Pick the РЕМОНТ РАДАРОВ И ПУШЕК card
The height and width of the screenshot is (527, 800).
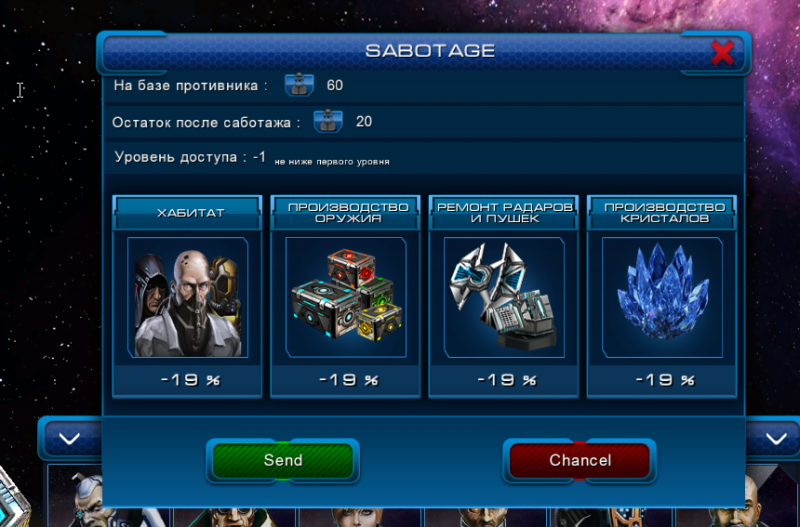503,297
